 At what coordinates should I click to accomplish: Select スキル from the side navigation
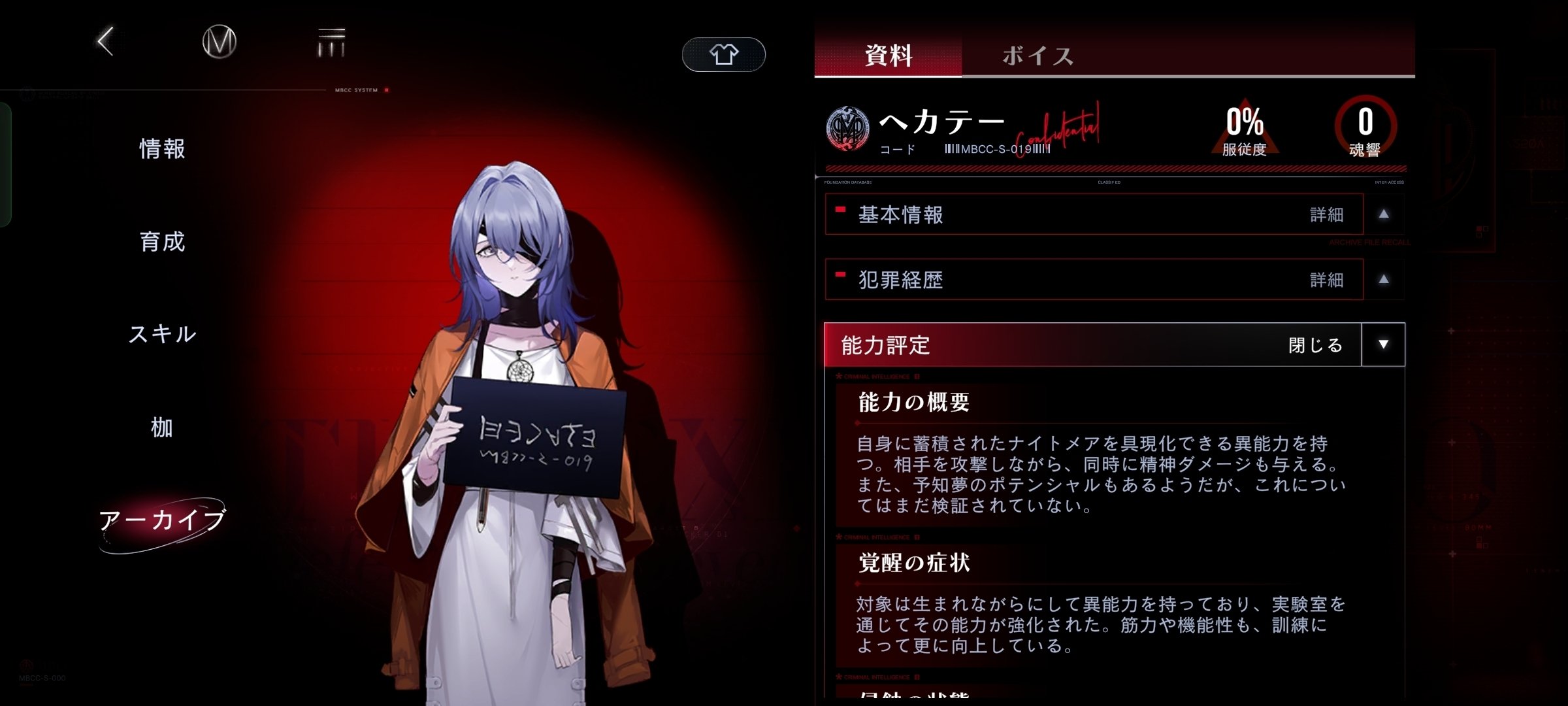pyautogui.click(x=162, y=333)
